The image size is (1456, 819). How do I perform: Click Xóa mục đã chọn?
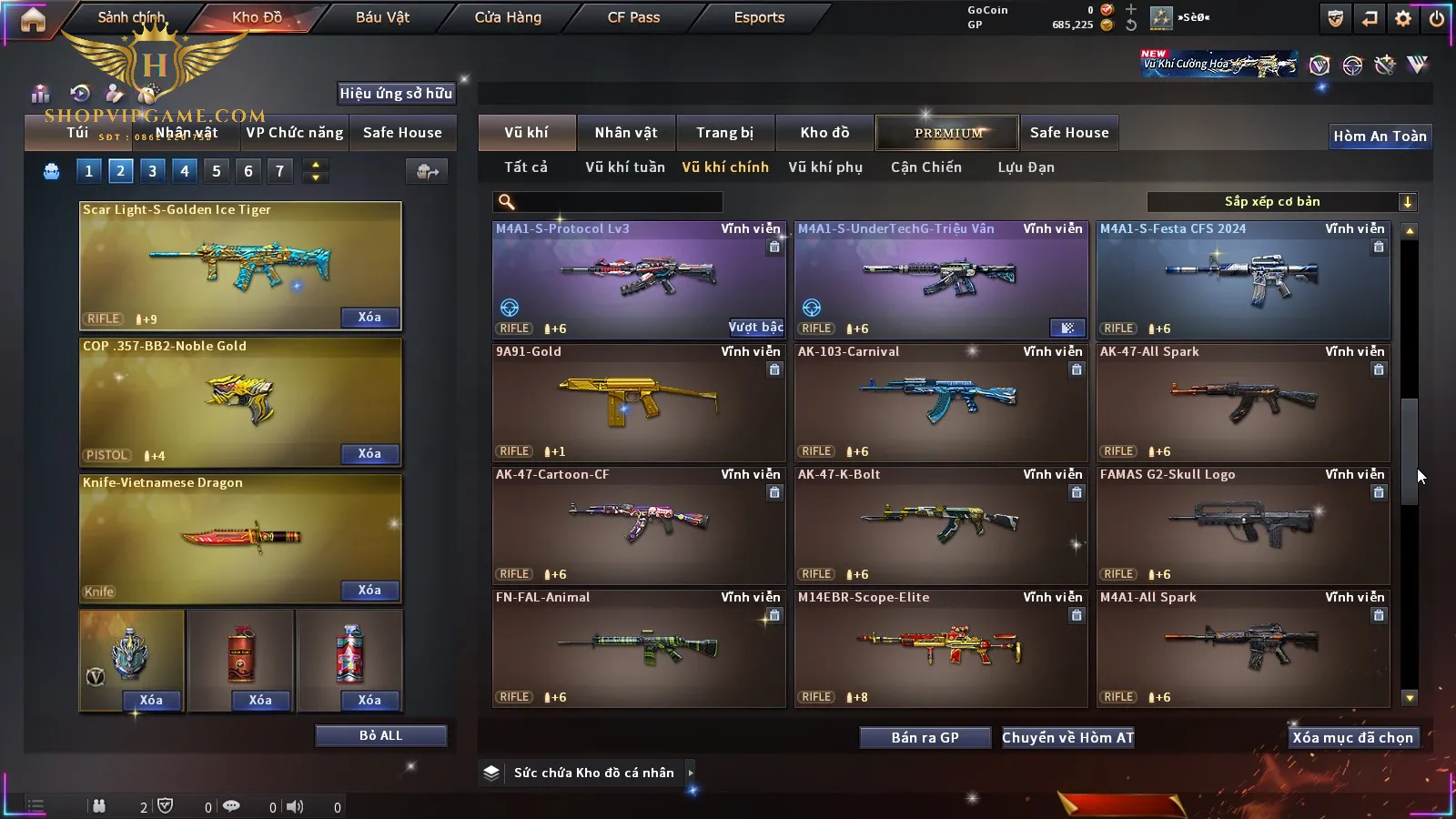(x=1352, y=738)
